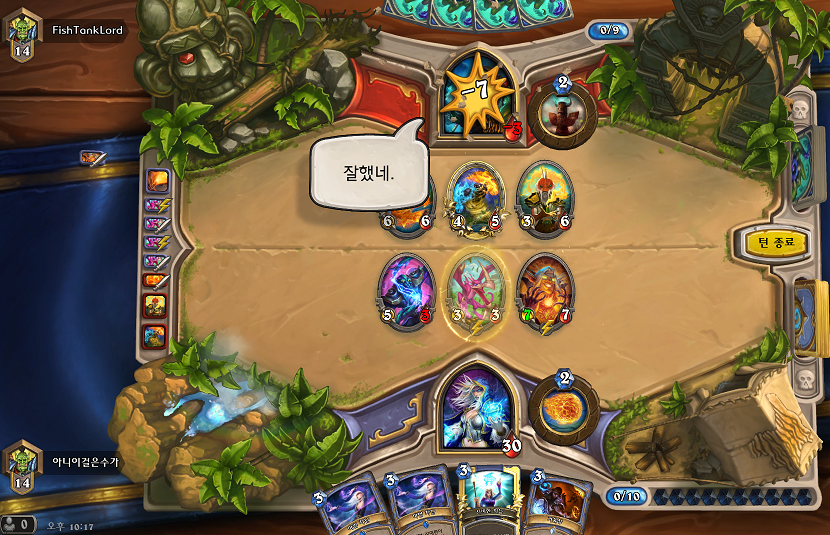The image size is (830, 535).
Task: Inspect the top history tile with flames
Action: (x=157, y=180)
